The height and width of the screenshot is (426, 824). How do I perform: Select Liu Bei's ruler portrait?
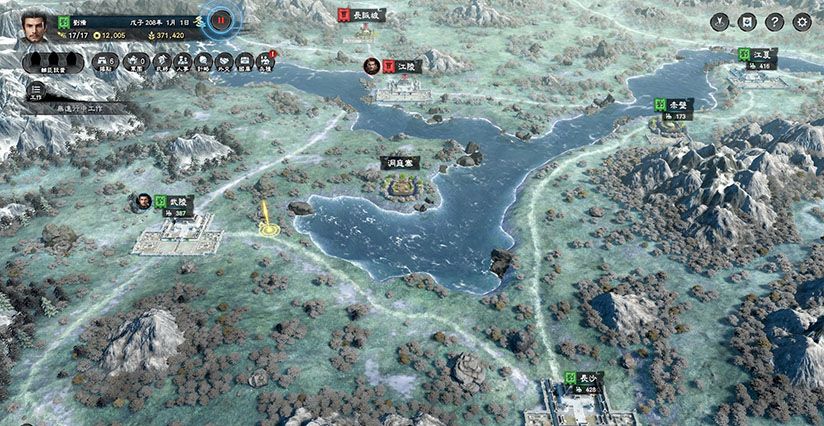36,24
